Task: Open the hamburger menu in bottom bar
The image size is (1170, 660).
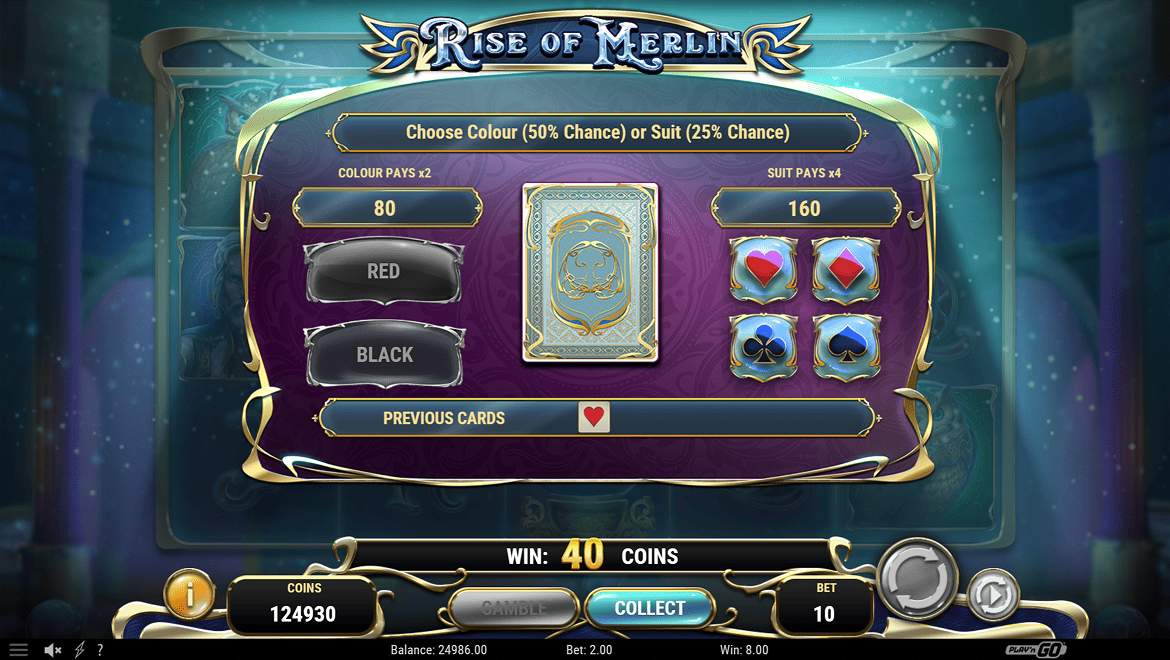Action: 19,650
